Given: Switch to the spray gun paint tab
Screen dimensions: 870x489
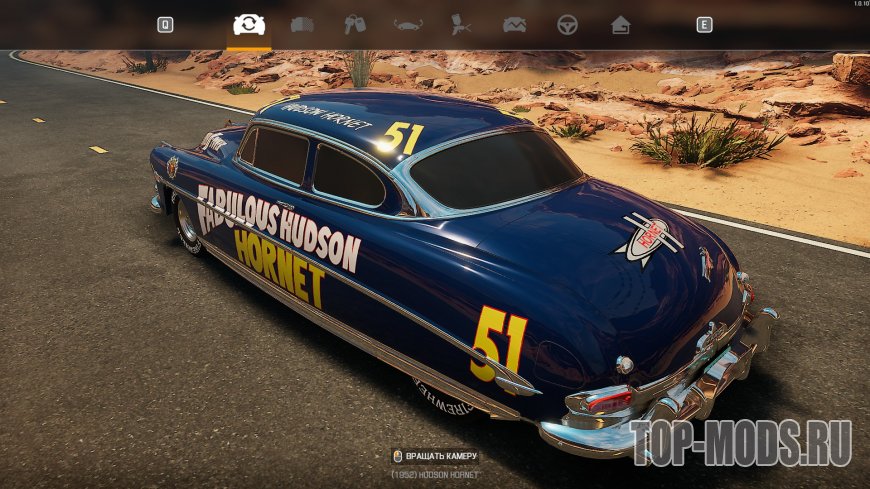Looking at the screenshot, I should [461, 25].
